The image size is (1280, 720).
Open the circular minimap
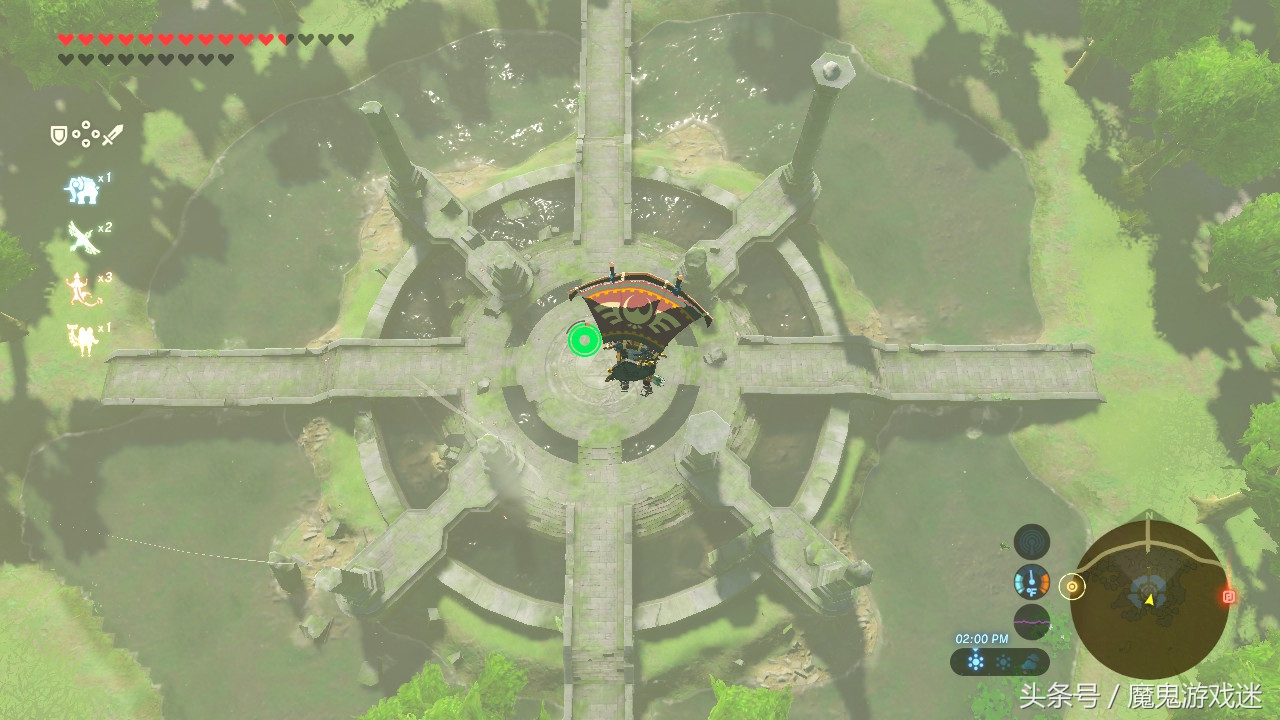1148,598
